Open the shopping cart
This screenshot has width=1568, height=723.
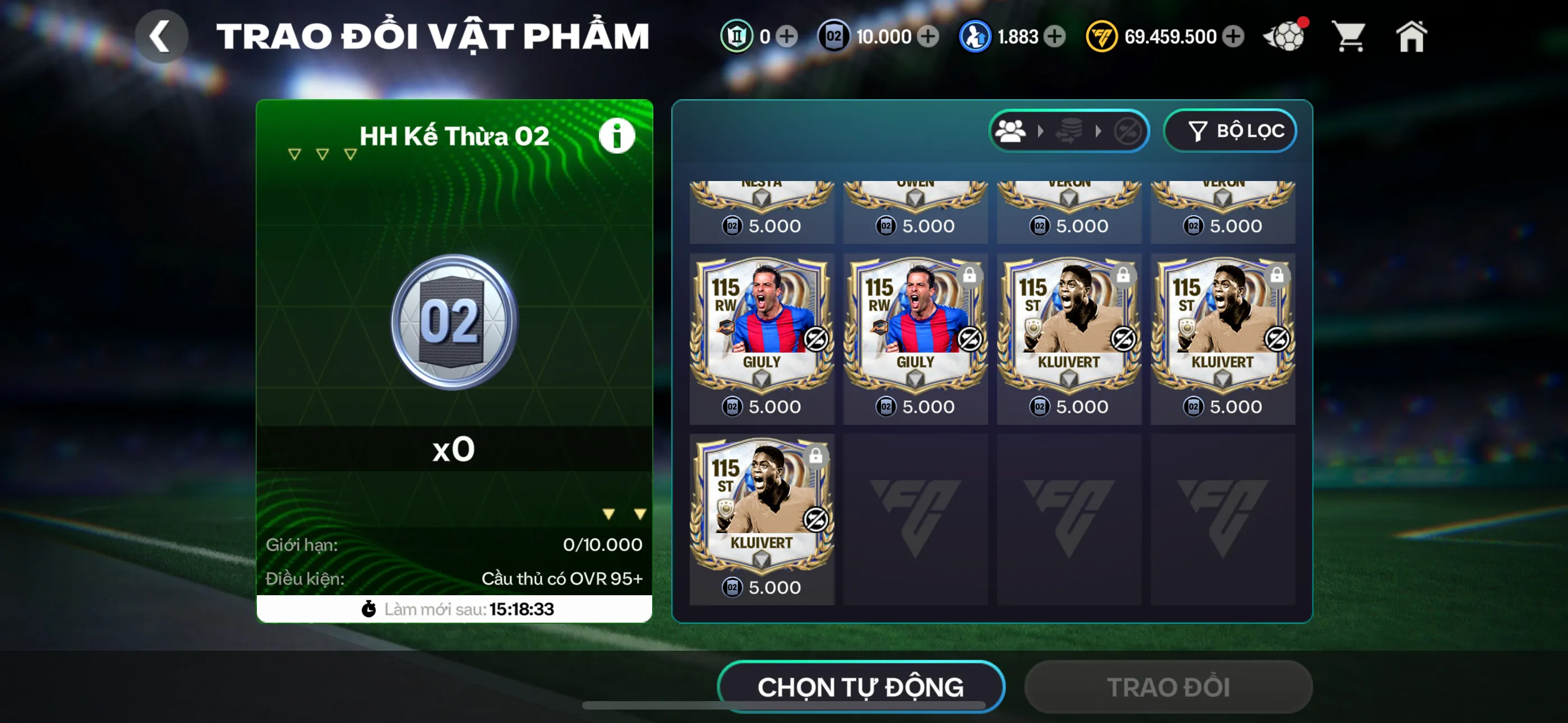click(x=1349, y=36)
